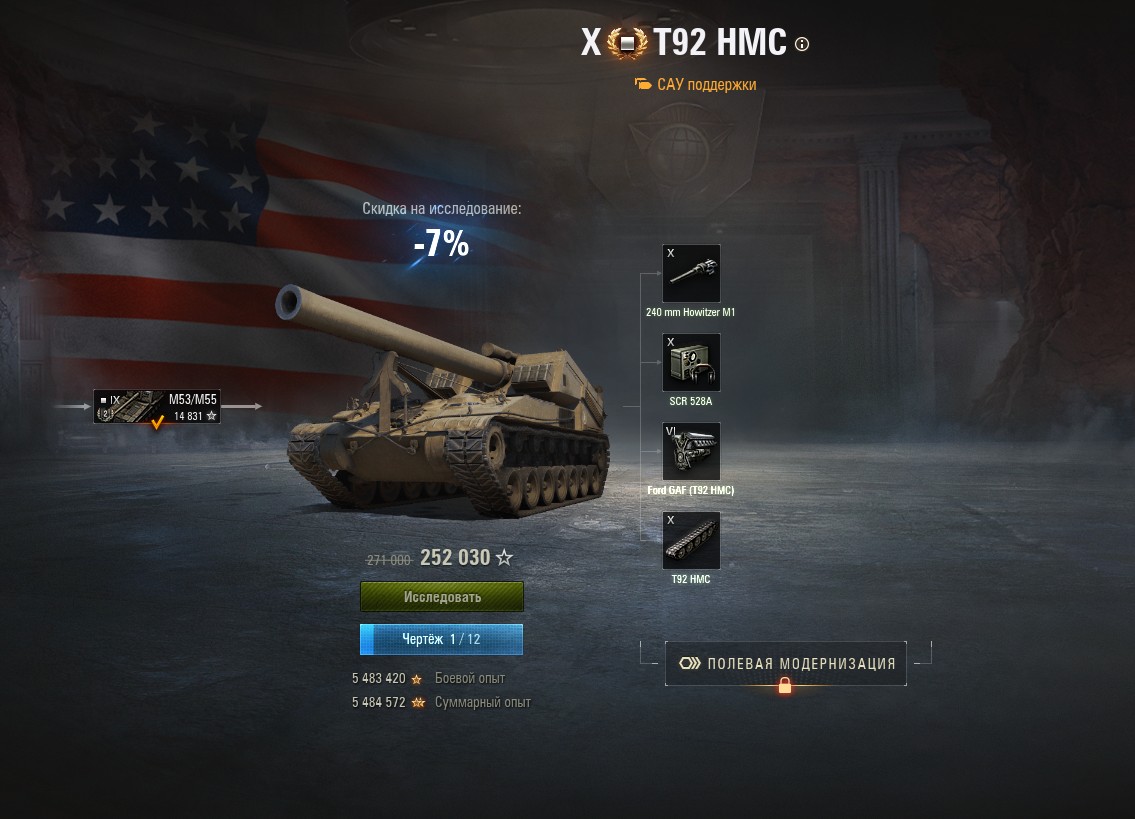Show vehicle info next to T92 HMC title

pyautogui.click(x=802, y=44)
